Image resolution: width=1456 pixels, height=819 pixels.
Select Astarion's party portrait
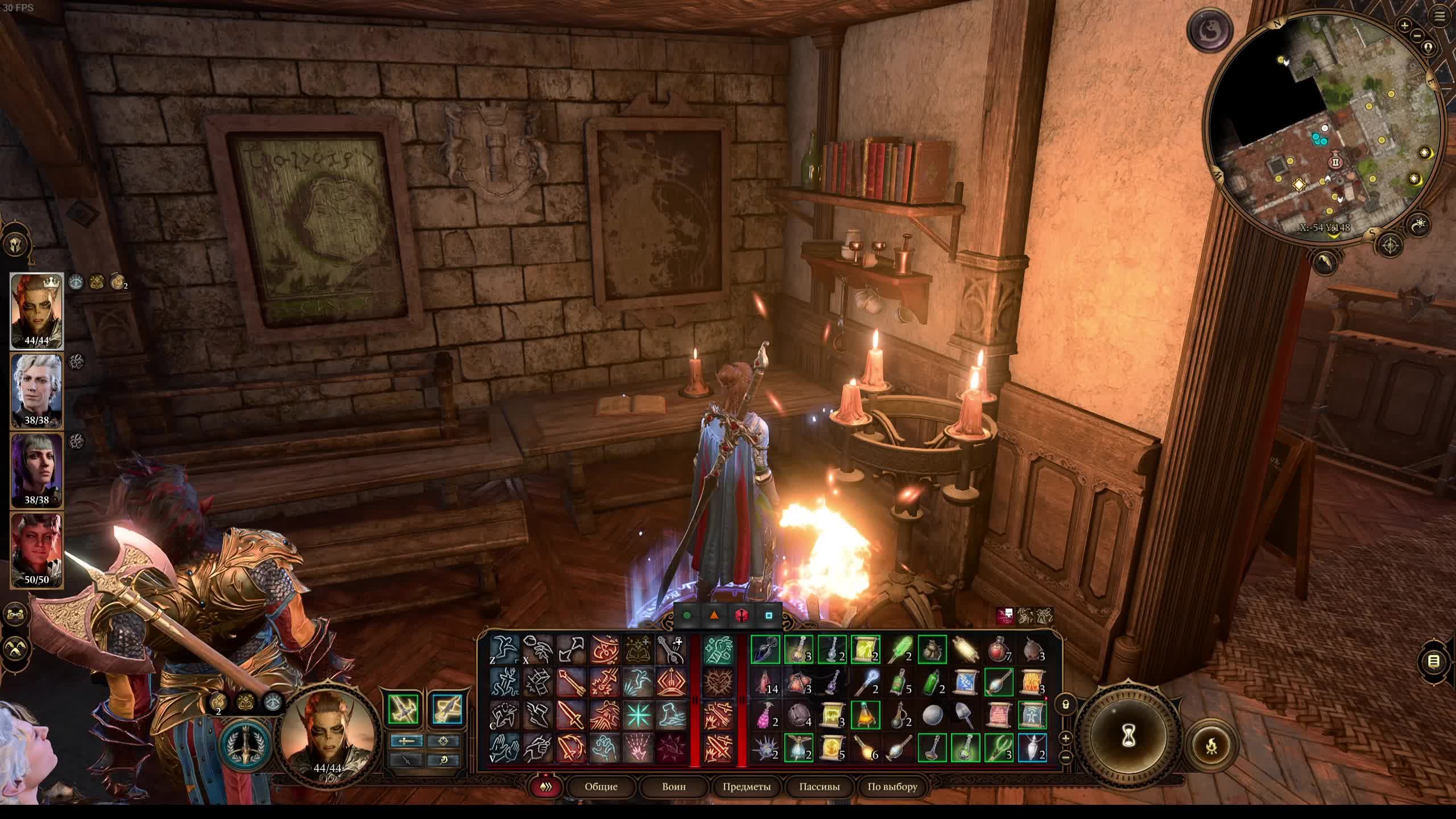tap(36, 390)
